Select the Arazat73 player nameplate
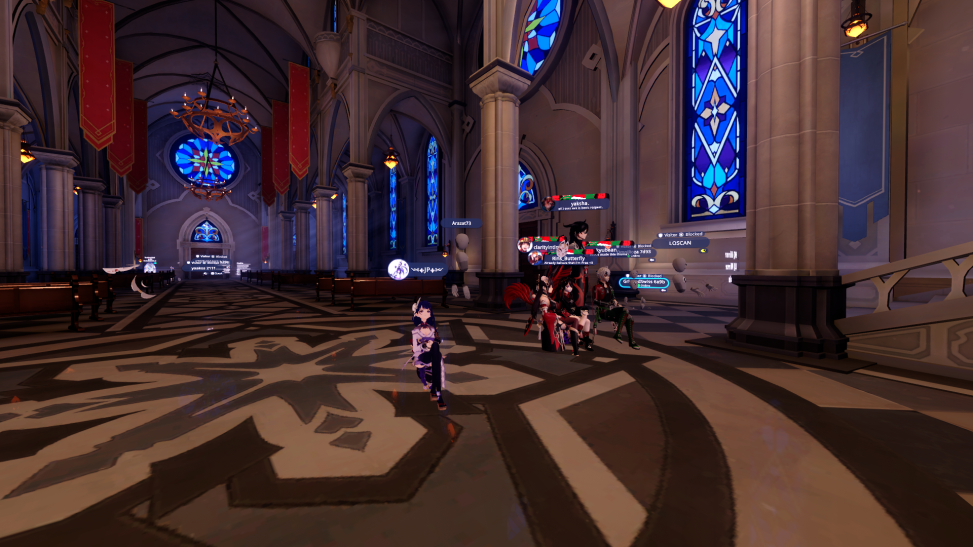Screen dimensions: 973x547 tap(462, 224)
